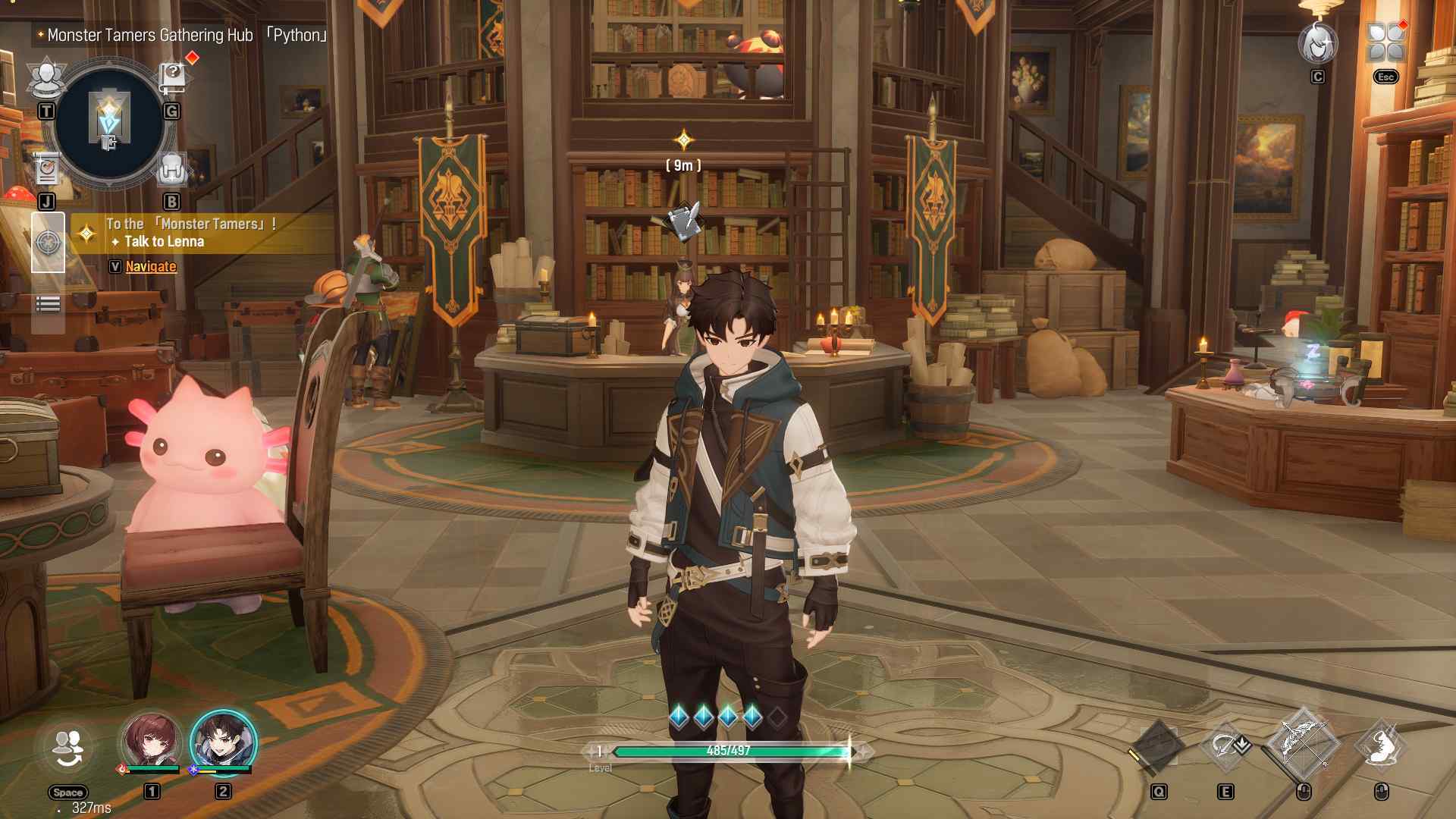Select the crosshair quest tracking tab
This screenshot has width=1456, height=819.
(x=48, y=243)
